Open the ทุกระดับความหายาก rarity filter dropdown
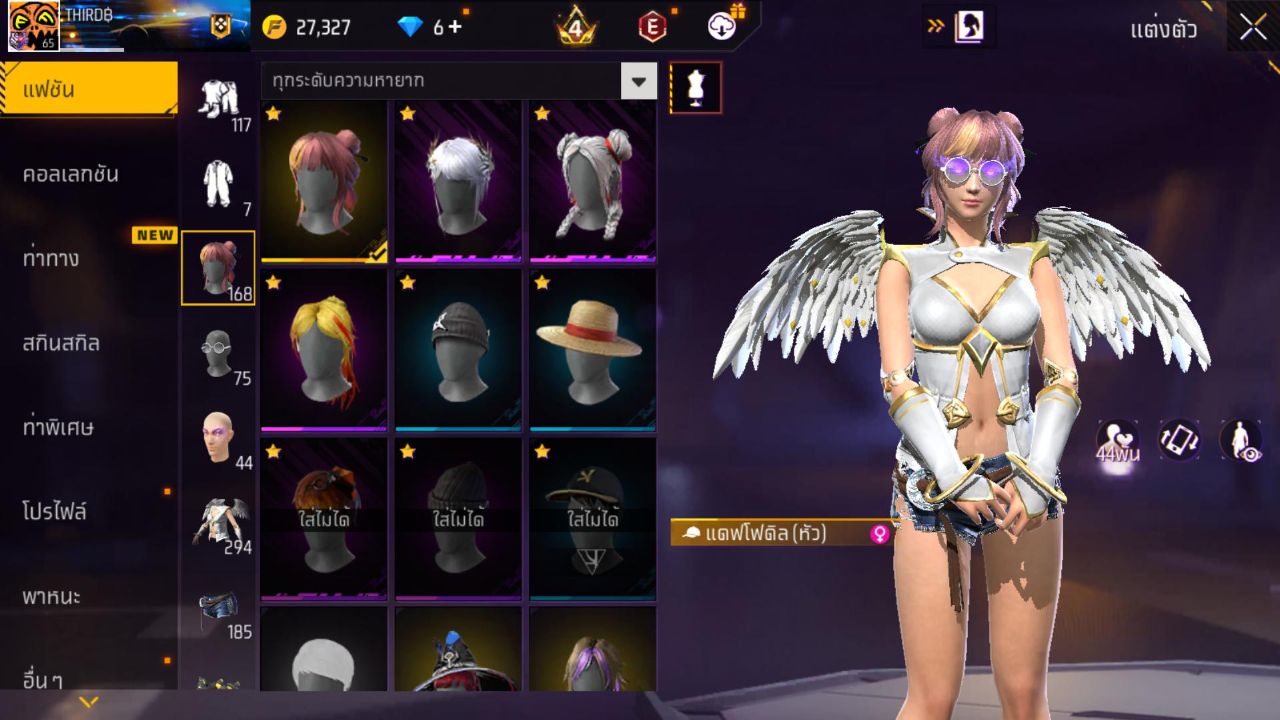The image size is (1280, 720). [639, 81]
